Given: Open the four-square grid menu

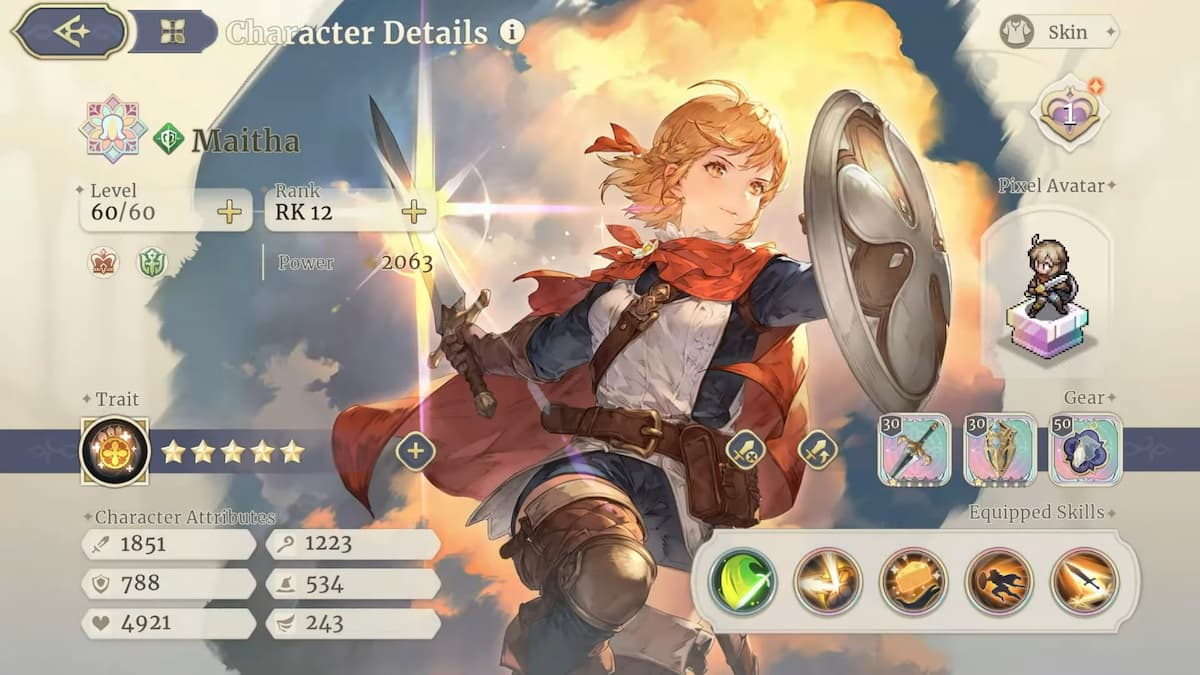Looking at the screenshot, I should (x=172, y=32).
